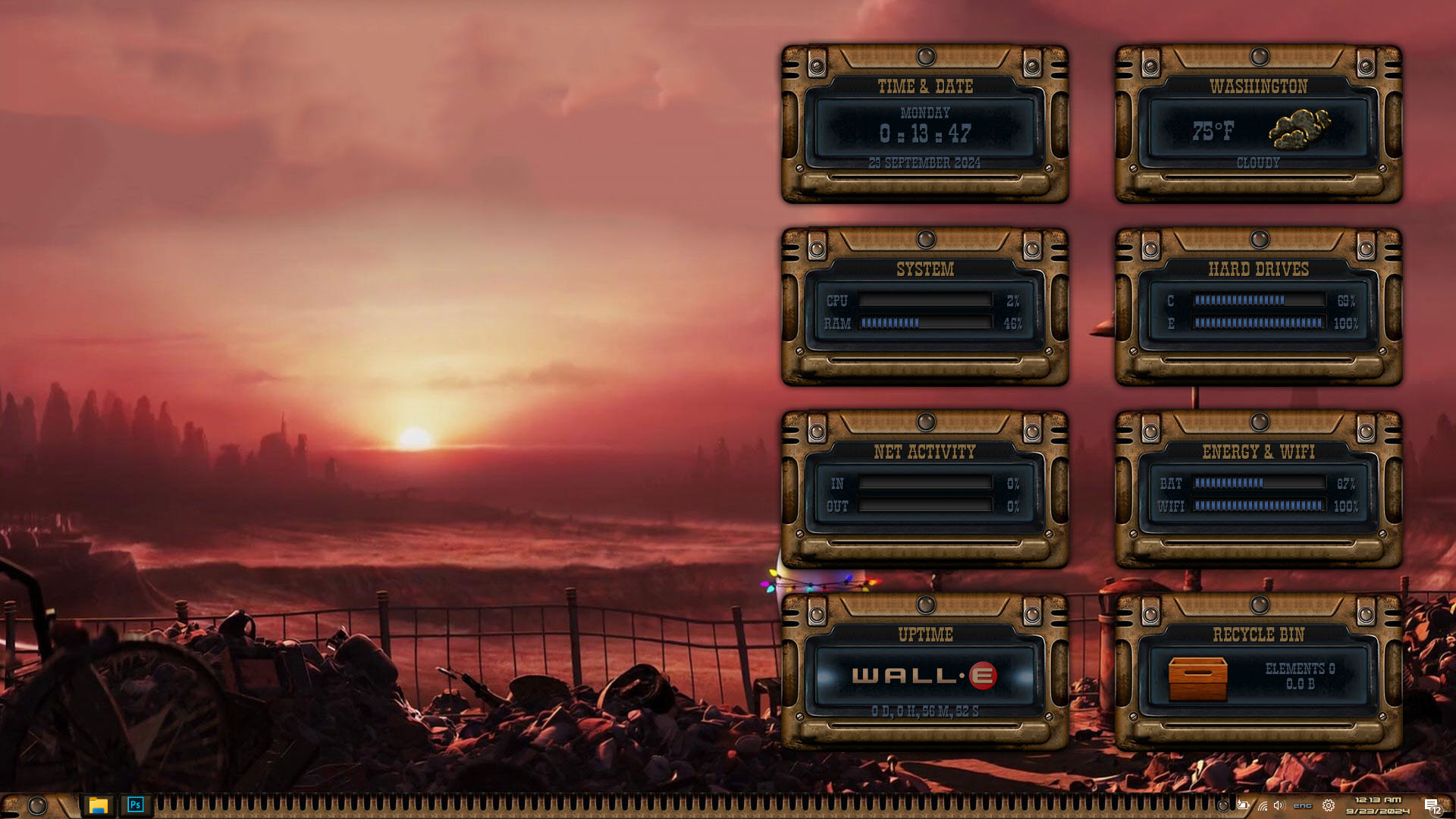Image resolution: width=1456 pixels, height=819 pixels.
Task: Click the System CPU and RAM widget
Action: point(924,307)
